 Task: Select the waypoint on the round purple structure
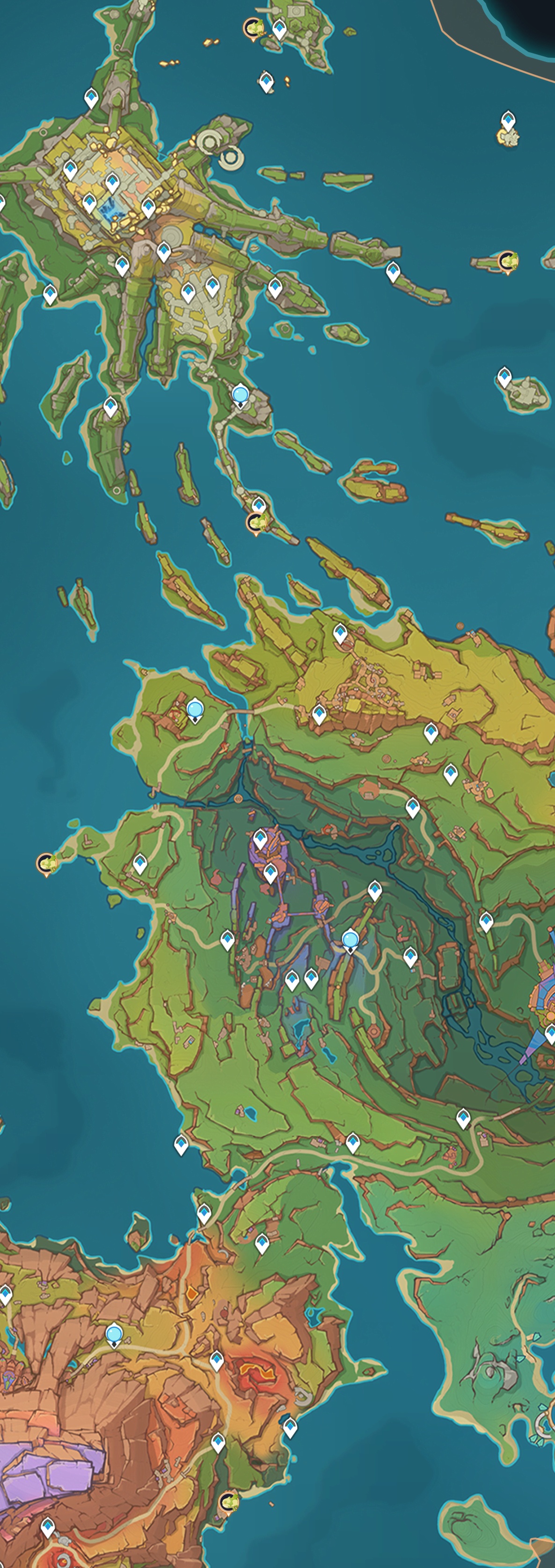[x=260, y=839]
